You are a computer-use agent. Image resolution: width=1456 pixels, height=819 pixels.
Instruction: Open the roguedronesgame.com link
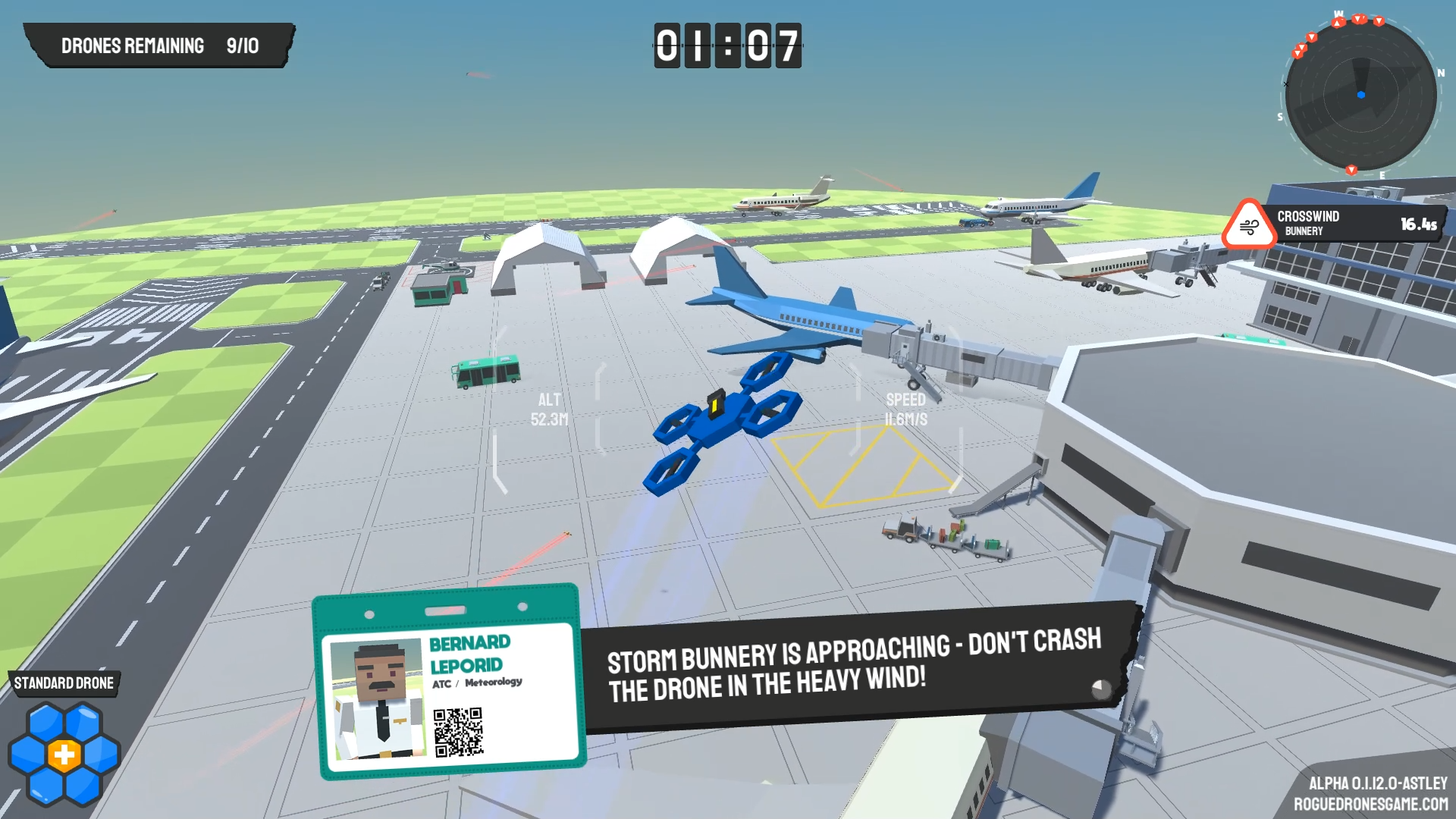1370,804
